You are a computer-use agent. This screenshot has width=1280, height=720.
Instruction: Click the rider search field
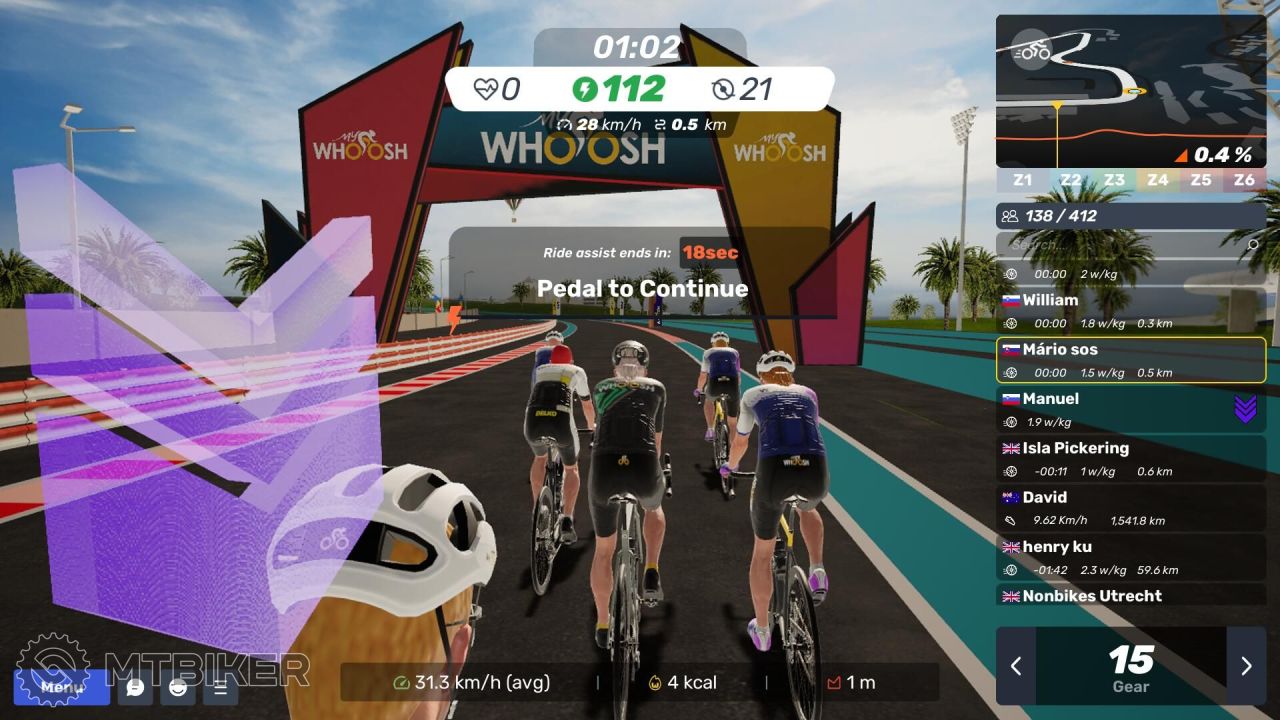point(1125,244)
